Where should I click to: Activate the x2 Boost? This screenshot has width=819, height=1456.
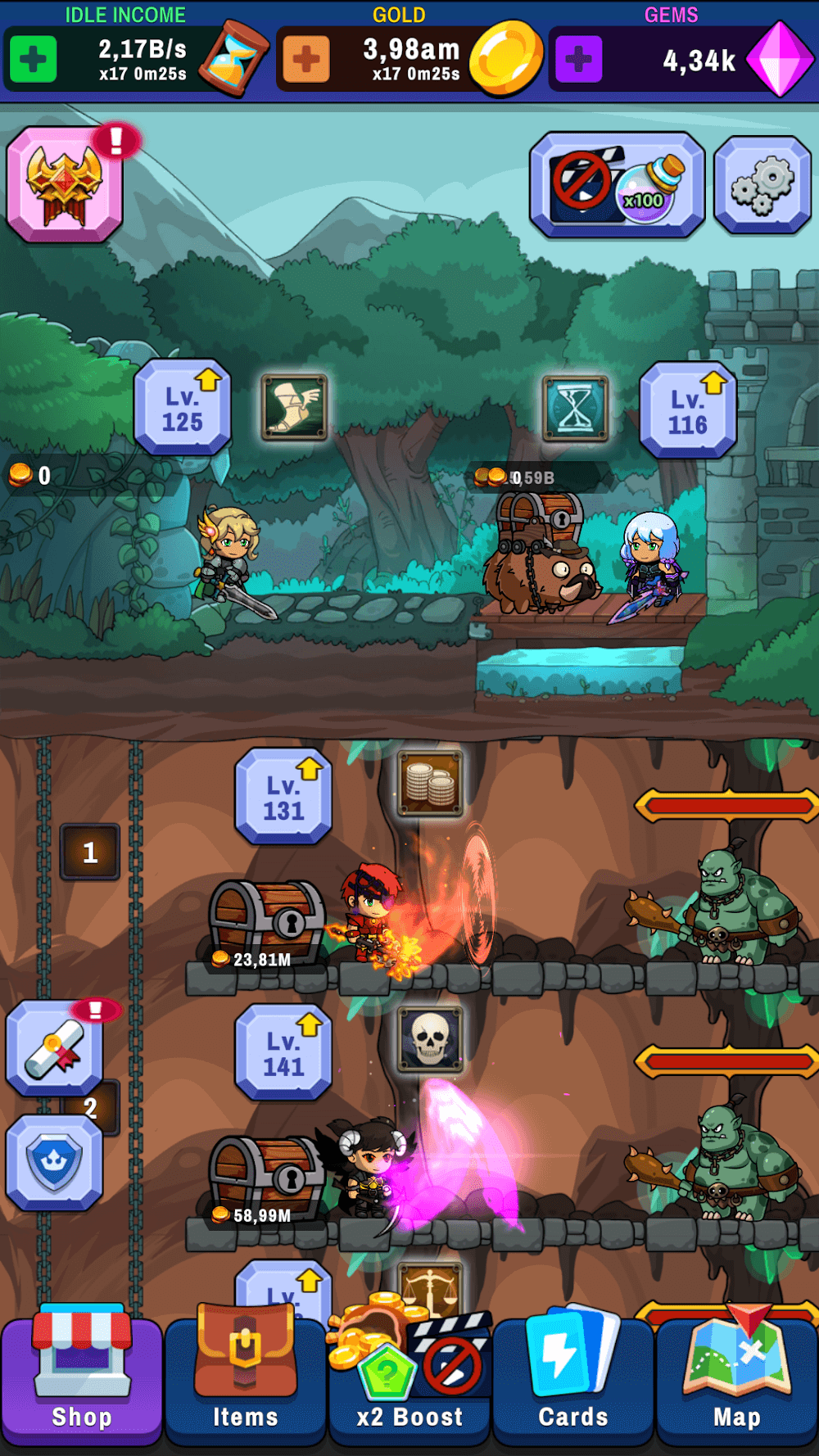[x=409, y=1379]
